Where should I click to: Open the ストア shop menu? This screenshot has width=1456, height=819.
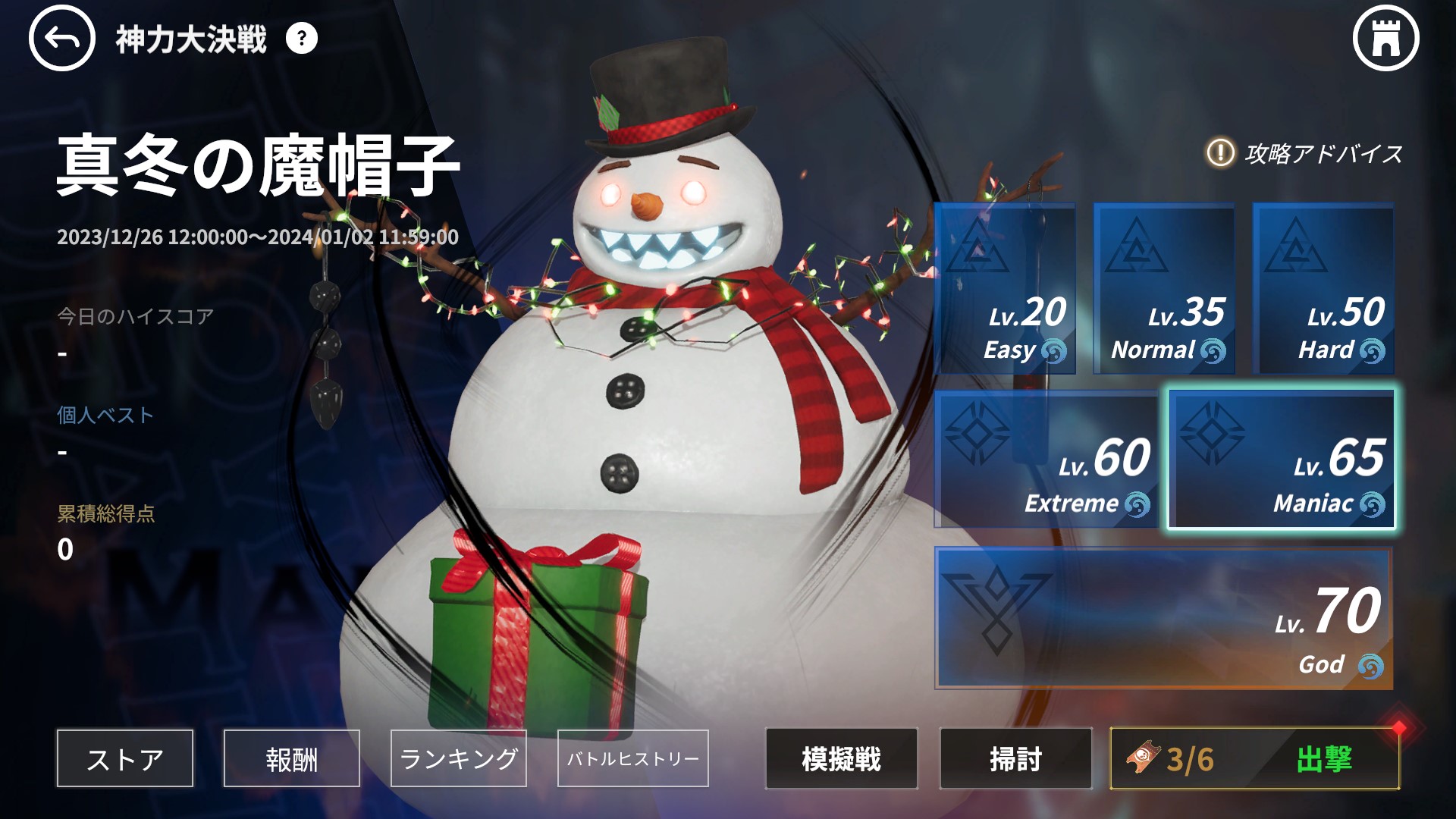(x=124, y=758)
